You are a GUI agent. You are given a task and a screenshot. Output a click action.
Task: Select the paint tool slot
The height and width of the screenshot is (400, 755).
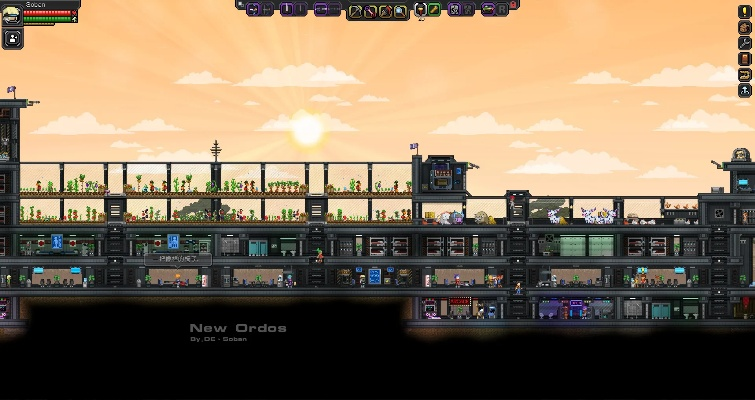(385, 11)
